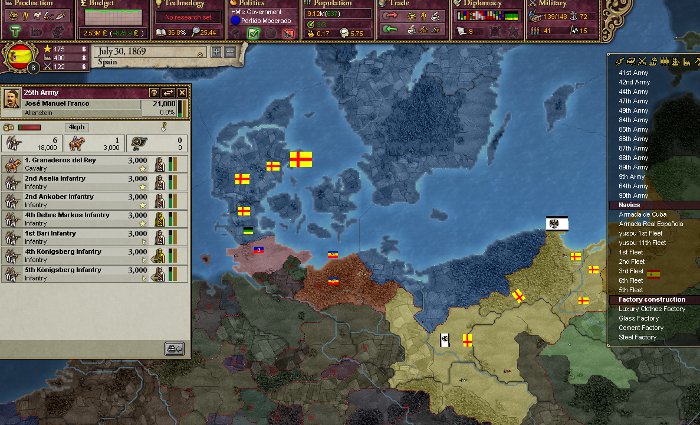Close the 25th Army panel
Image resolution: width=700 pixels, height=425 pixels.
click(184, 92)
